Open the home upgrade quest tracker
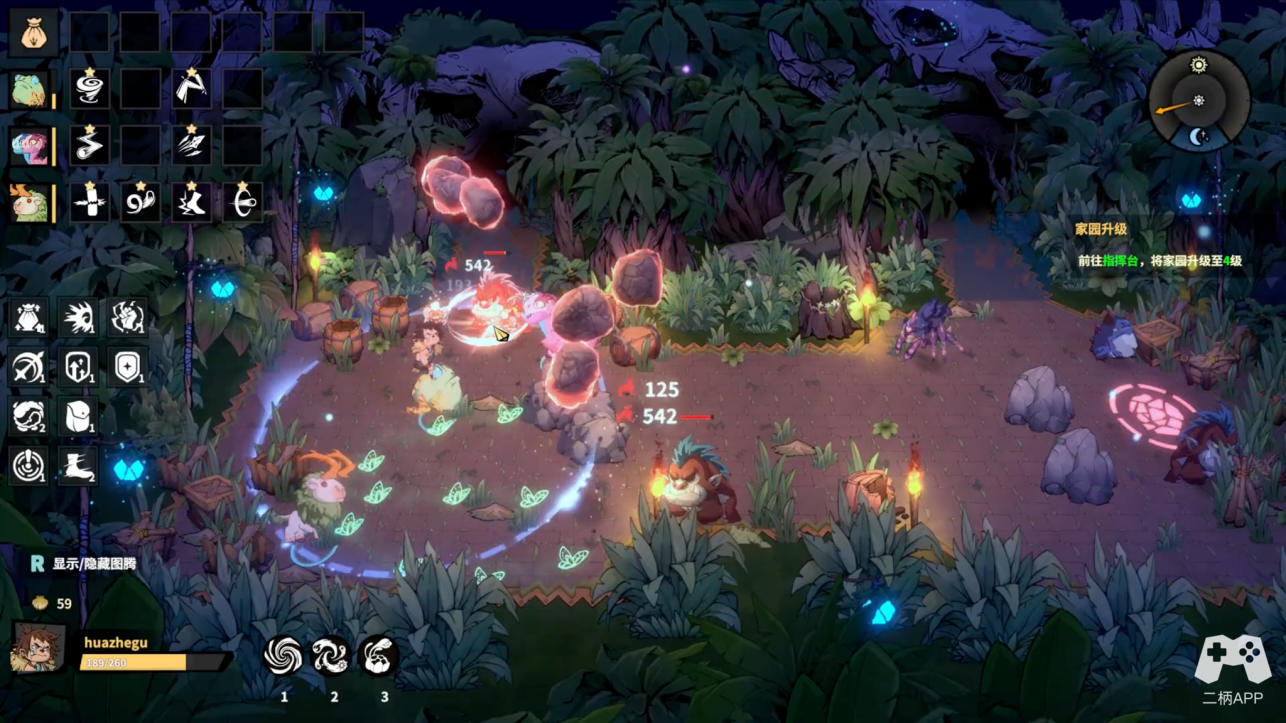Screen dimensions: 1286x723 click(x=1158, y=245)
